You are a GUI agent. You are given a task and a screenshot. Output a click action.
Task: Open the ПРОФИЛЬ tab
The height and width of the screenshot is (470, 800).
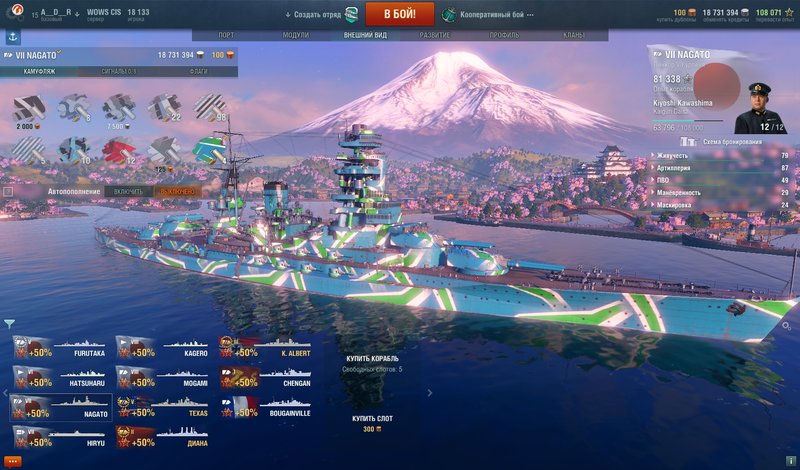(503, 35)
